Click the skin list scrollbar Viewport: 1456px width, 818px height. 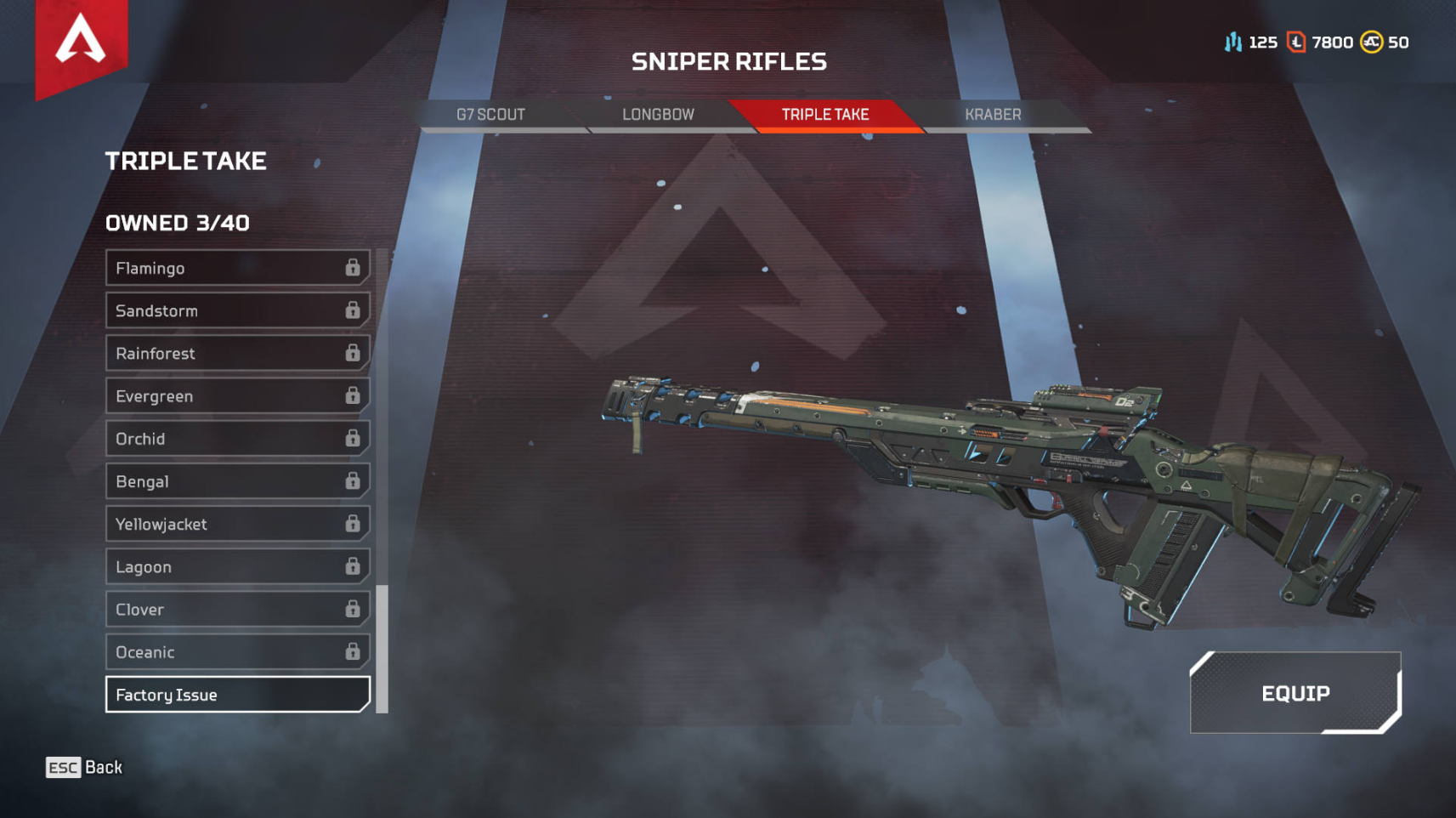pyautogui.click(x=382, y=648)
